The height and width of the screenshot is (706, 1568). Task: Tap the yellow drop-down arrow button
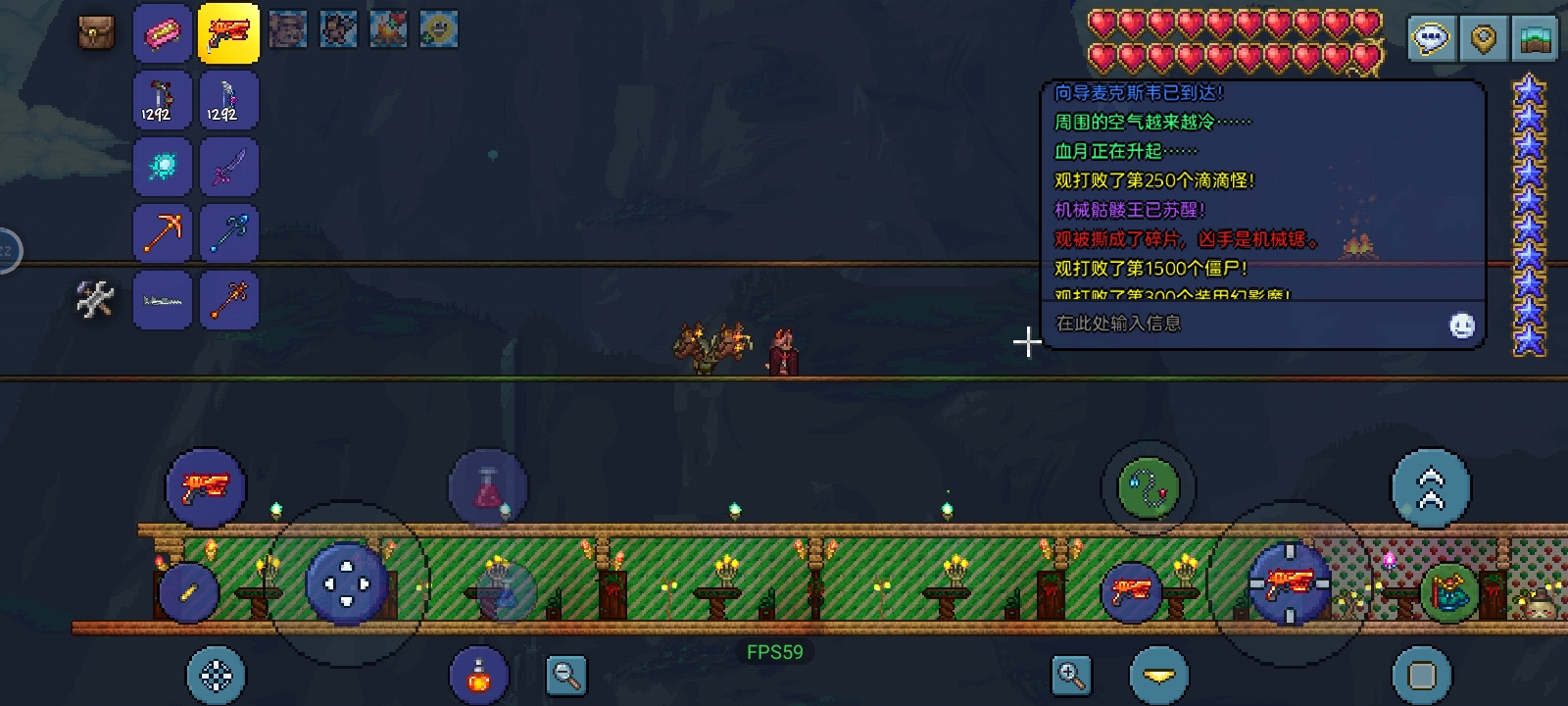tap(1158, 676)
